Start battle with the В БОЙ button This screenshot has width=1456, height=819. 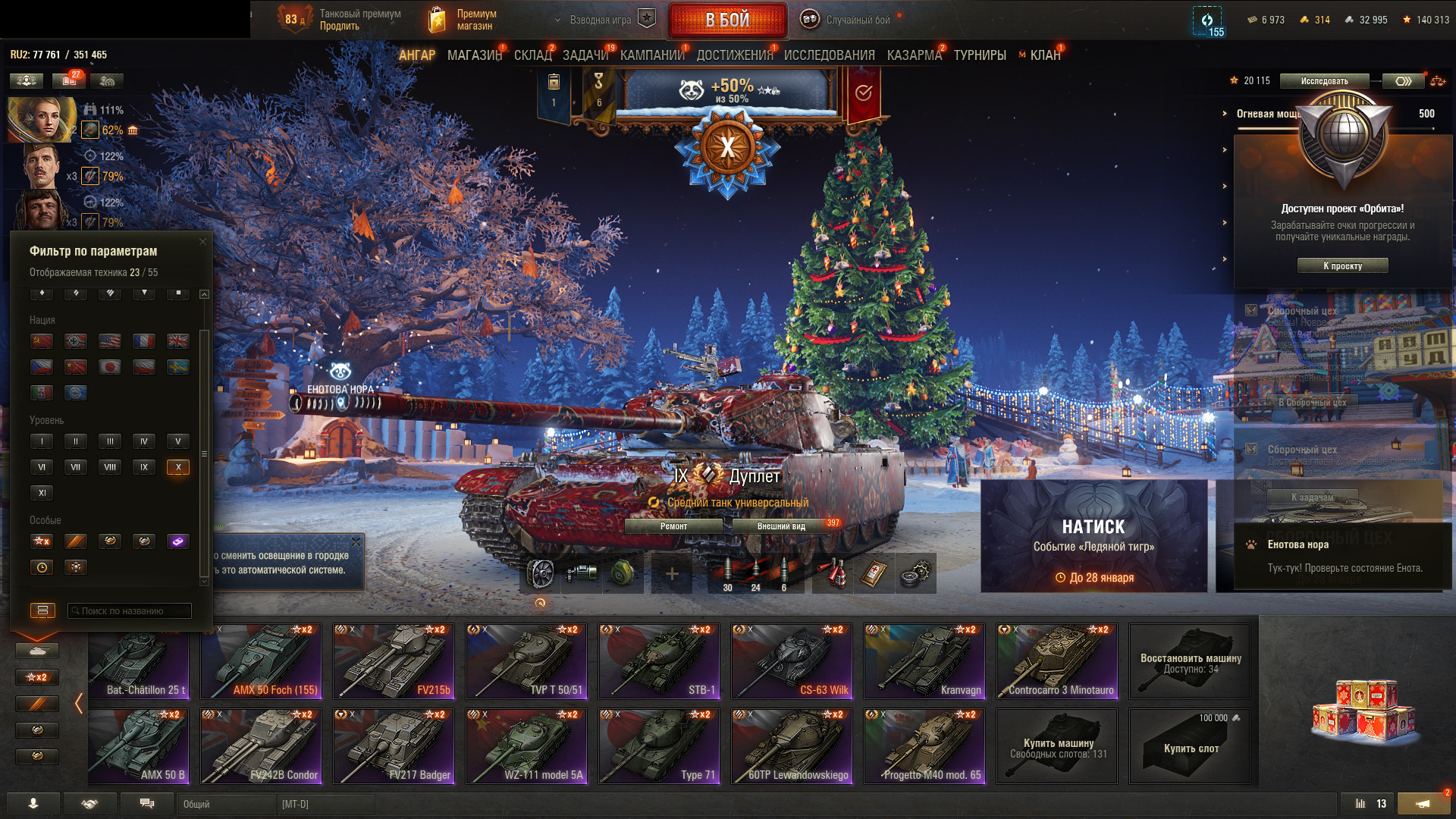coord(727,20)
